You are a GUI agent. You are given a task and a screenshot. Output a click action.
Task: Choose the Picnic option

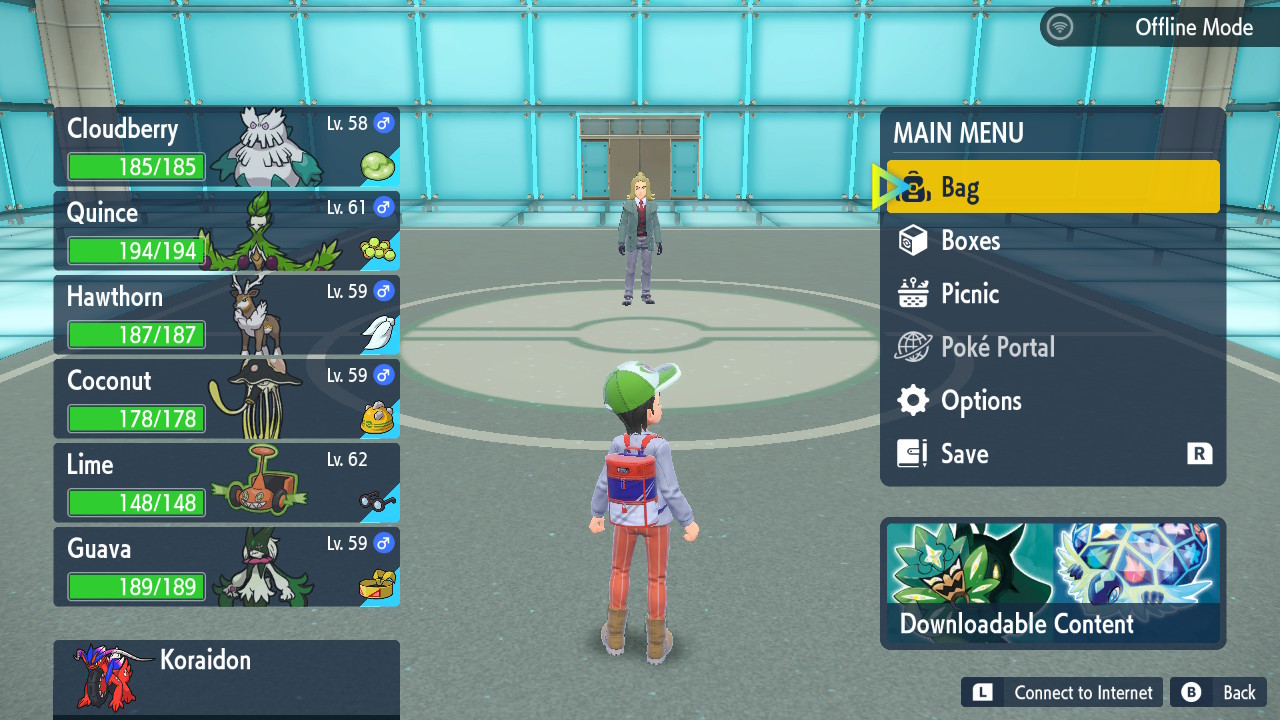click(x=1052, y=294)
